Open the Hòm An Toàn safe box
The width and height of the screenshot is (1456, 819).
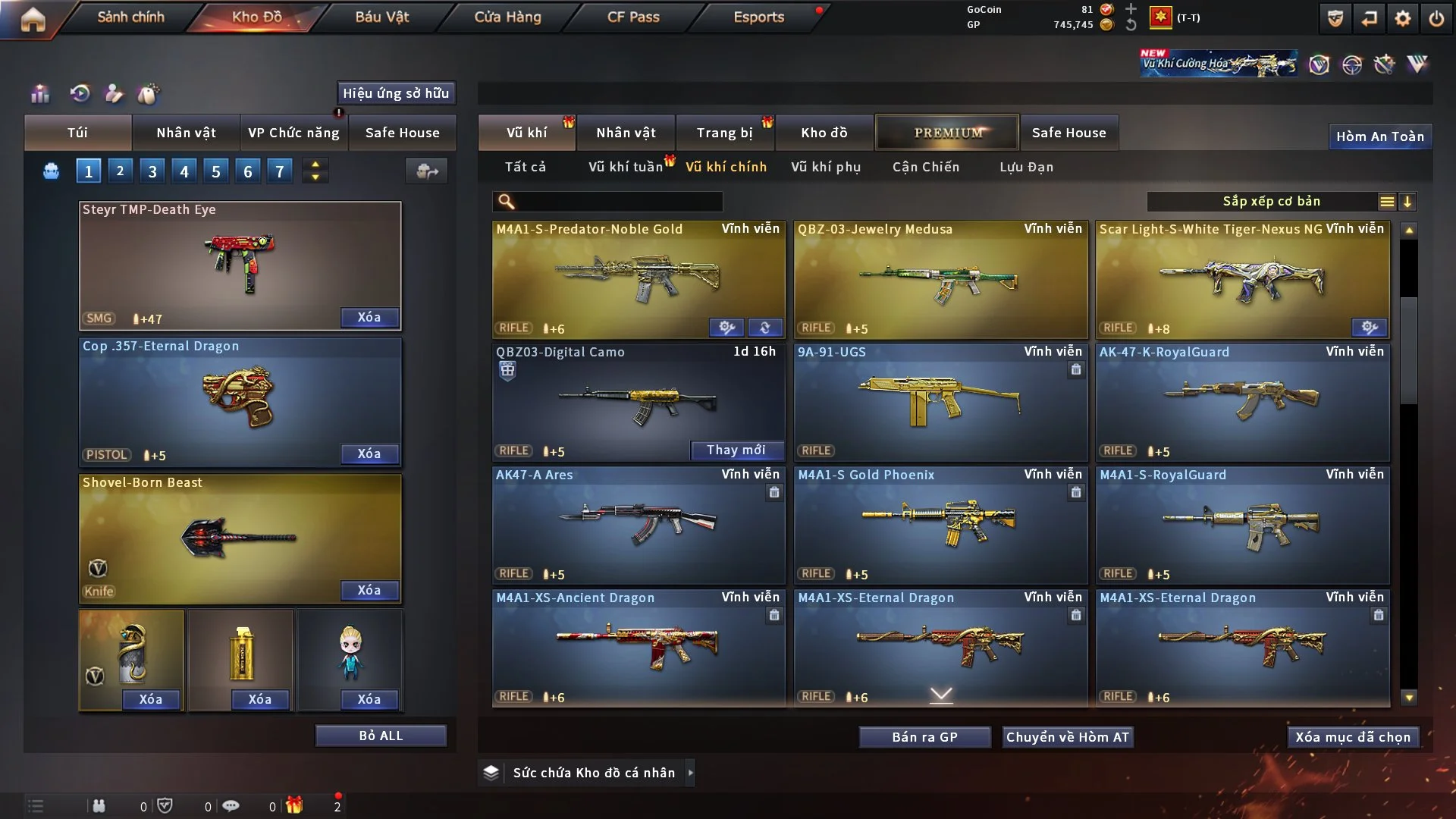(1379, 136)
